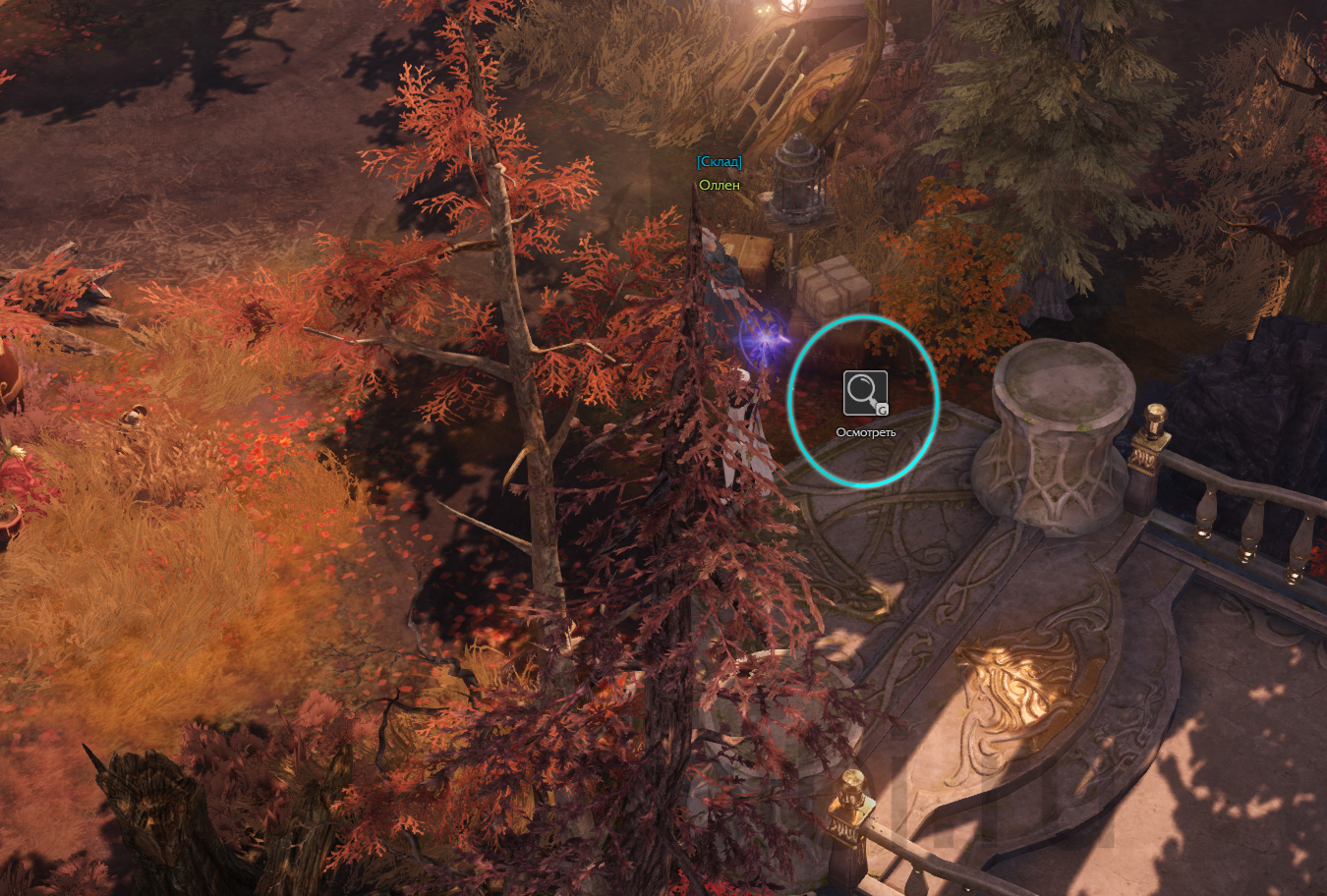This screenshot has height=896, width=1327.
Task: Select the Оллен storage keeper nameplate
Action: (719, 185)
